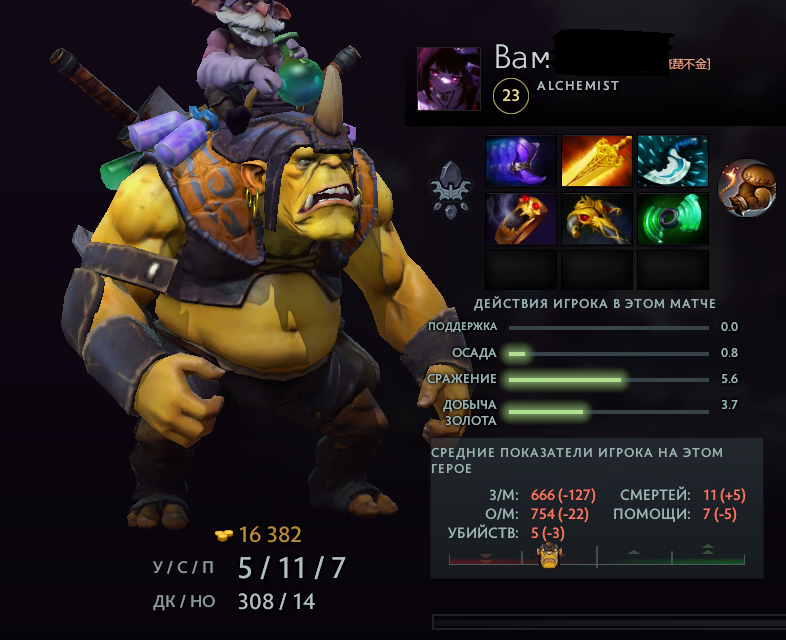Viewport: 786px width, 640px height.
Task: Select the Alchemist marker on the performance bar
Action: [548, 556]
